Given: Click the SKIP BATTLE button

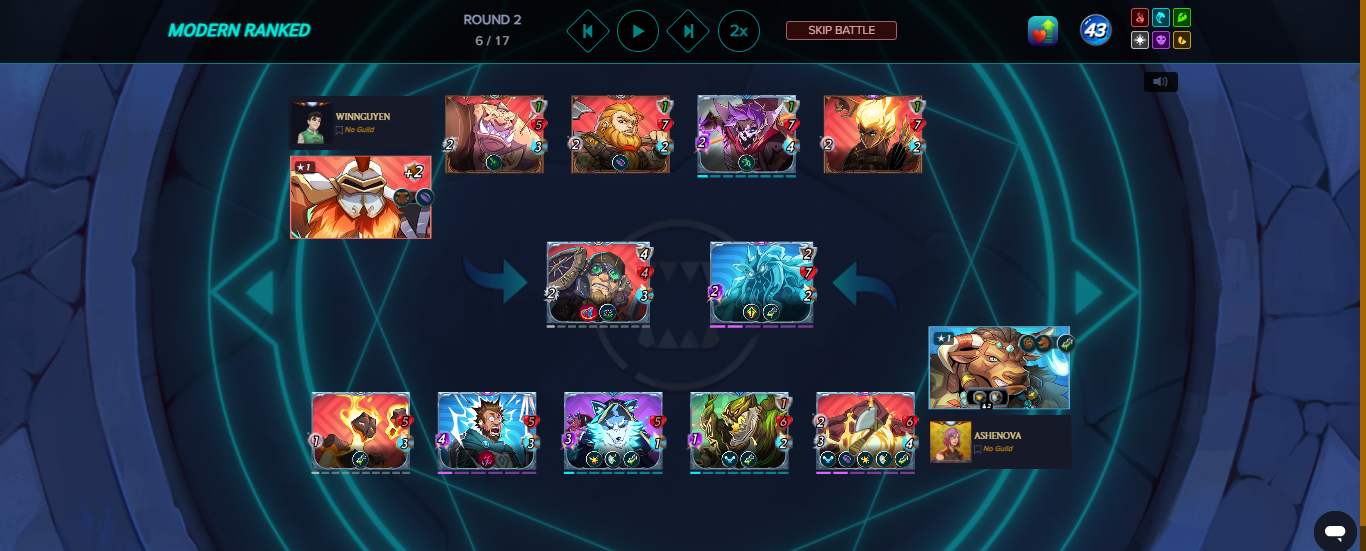Looking at the screenshot, I should click(841, 30).
